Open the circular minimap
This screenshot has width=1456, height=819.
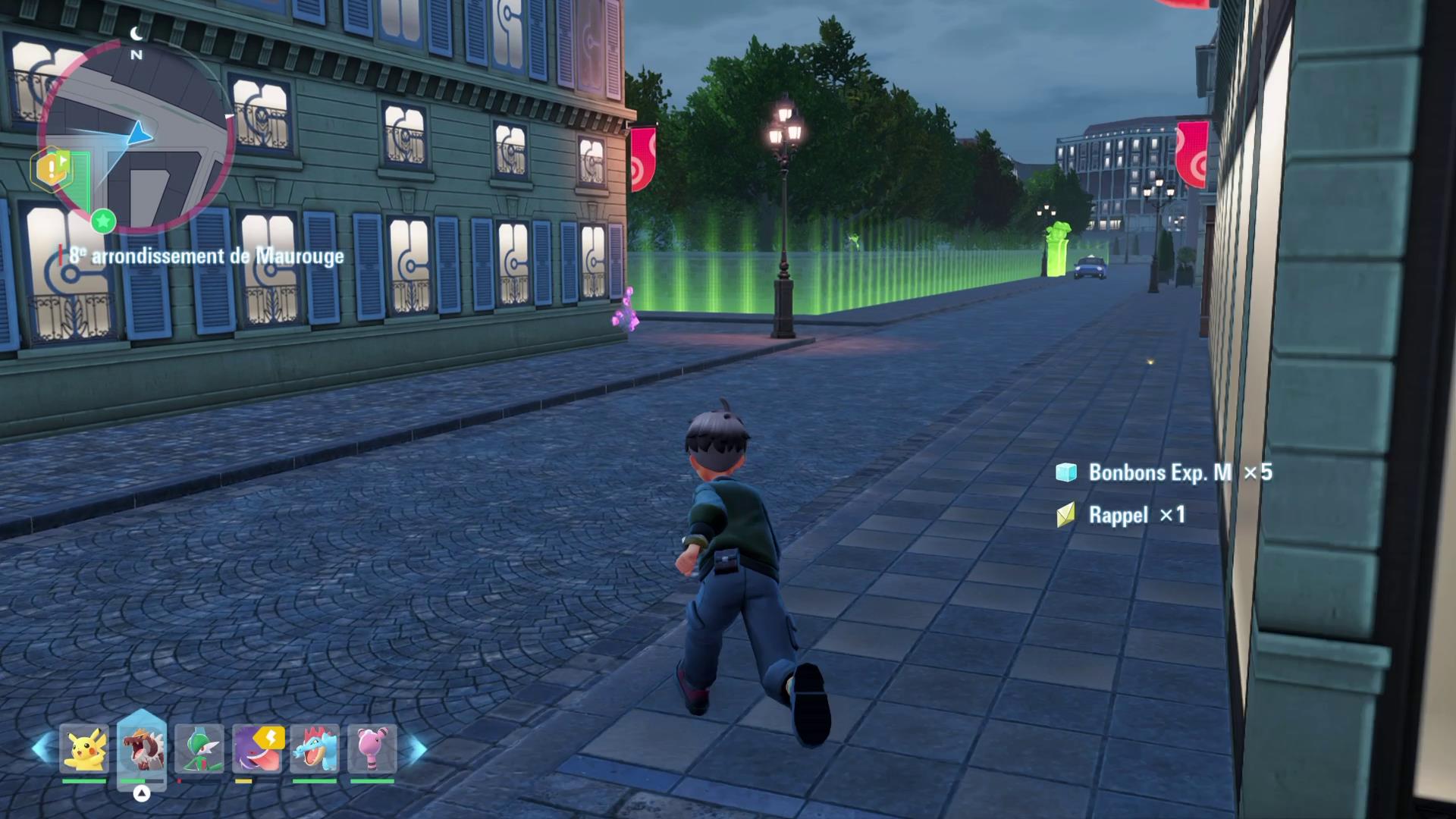point(136,138)
